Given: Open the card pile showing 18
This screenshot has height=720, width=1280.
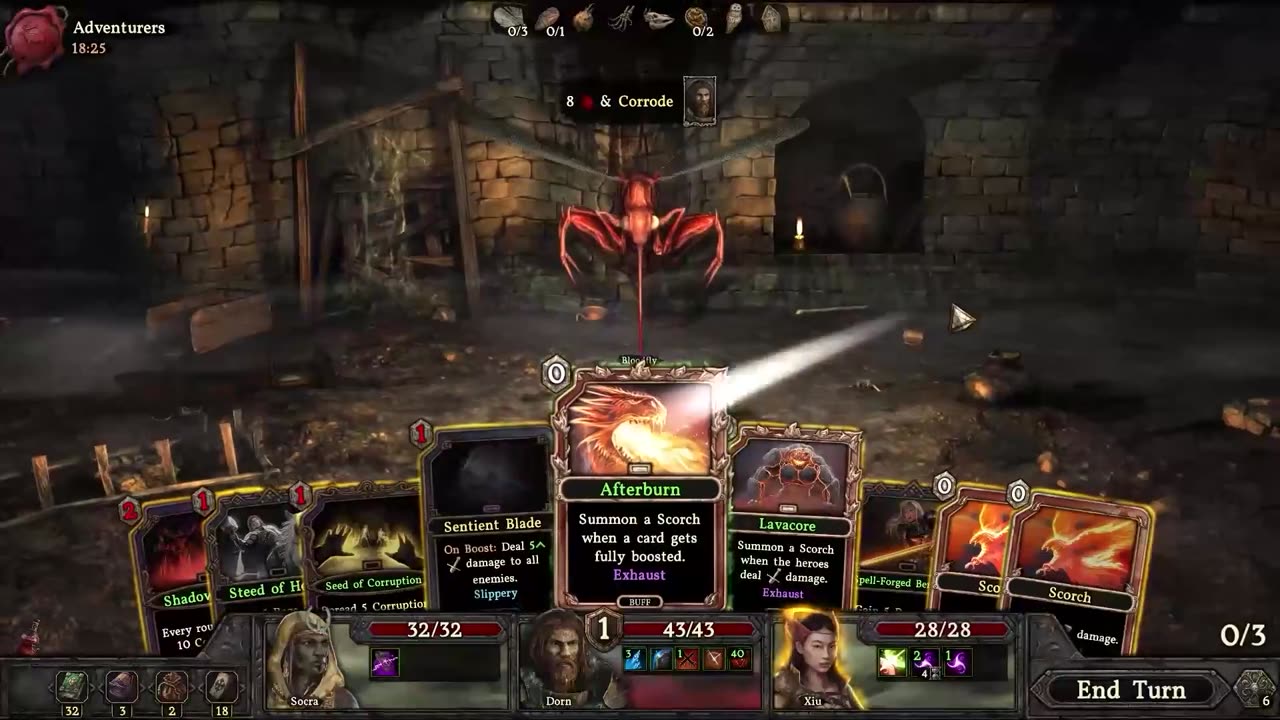Looking at the screenshot, I should tap(220, 687).
